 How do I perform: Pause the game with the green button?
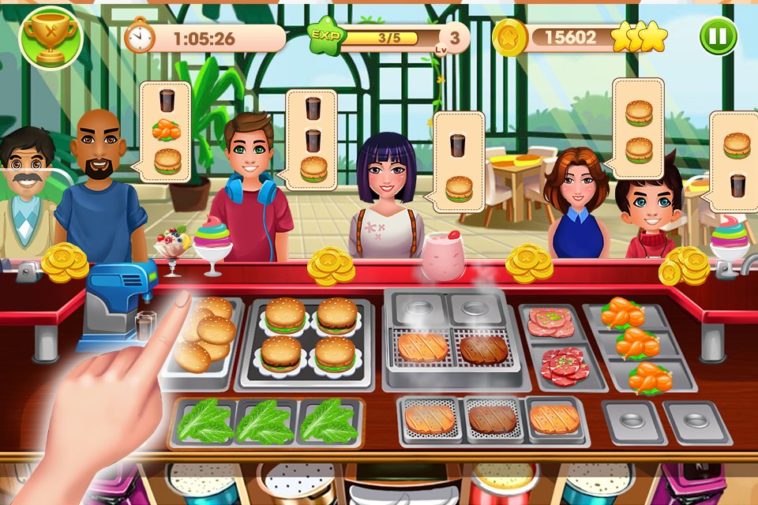pos(718,37)
